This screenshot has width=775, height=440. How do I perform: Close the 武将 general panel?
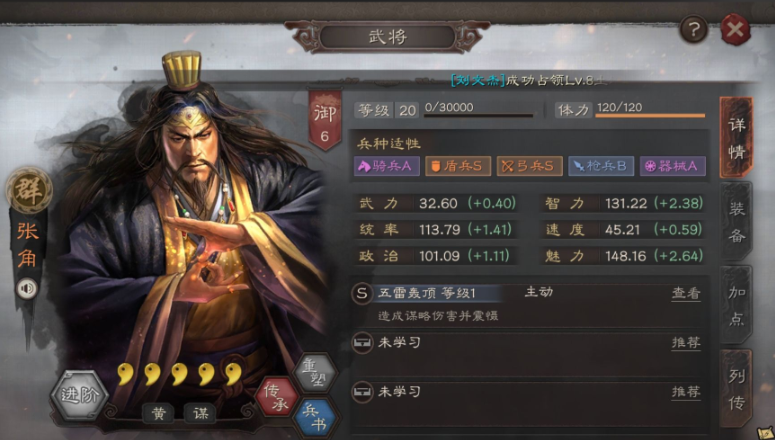click(735, 30)
